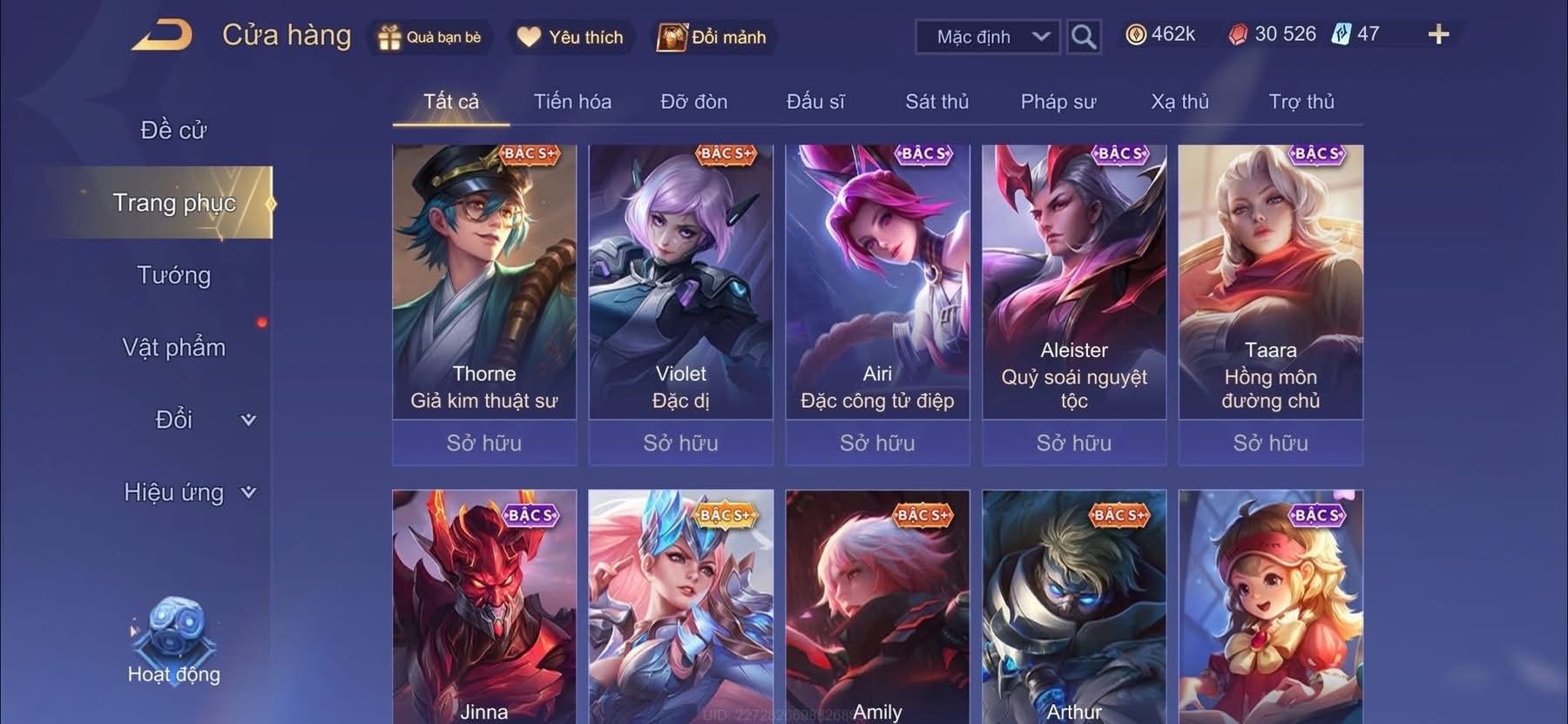The image size is (1568, 724).
Task: Switch to the Tiến hóa tab
Action: [x=572, y=102]
